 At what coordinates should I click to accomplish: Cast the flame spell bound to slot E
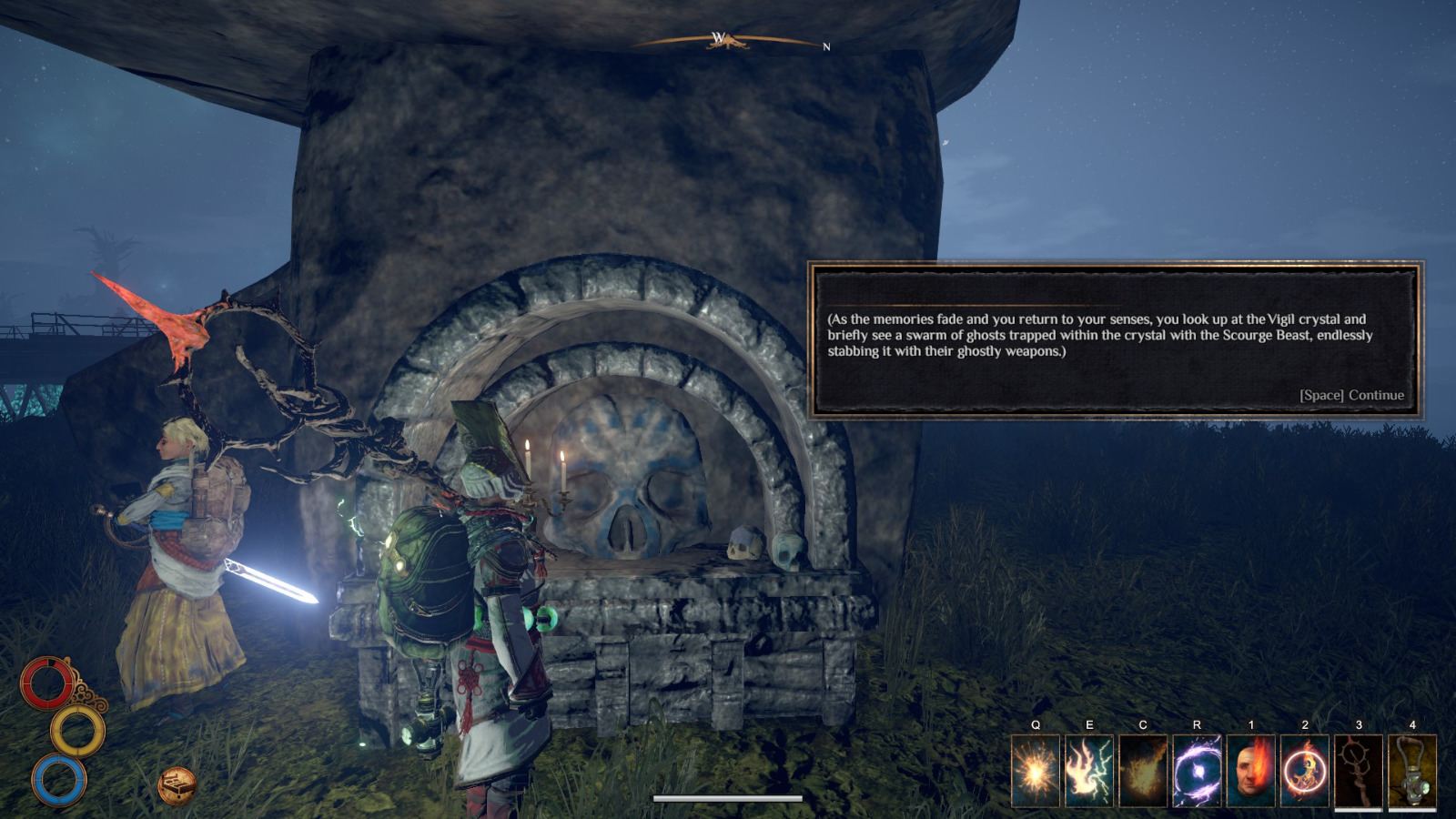click(x=1088, y=769)
